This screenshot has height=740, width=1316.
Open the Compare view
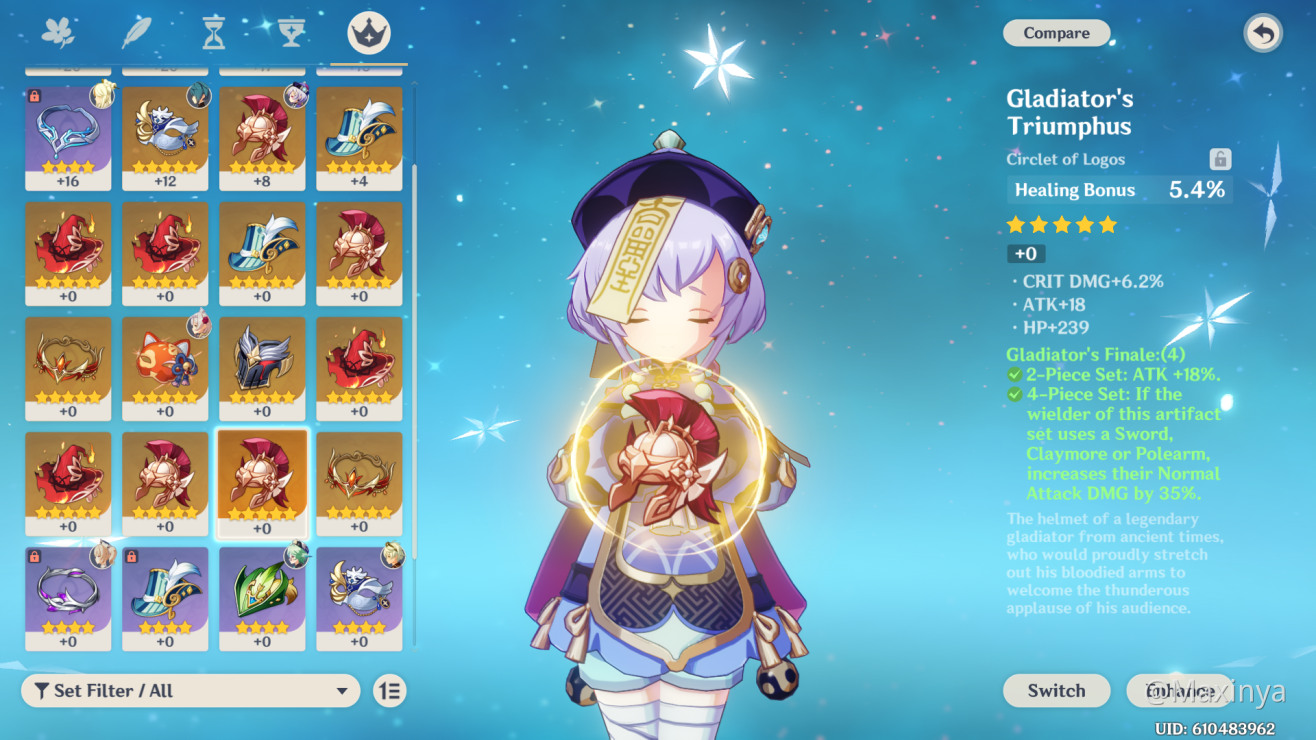click(1056, 33)
